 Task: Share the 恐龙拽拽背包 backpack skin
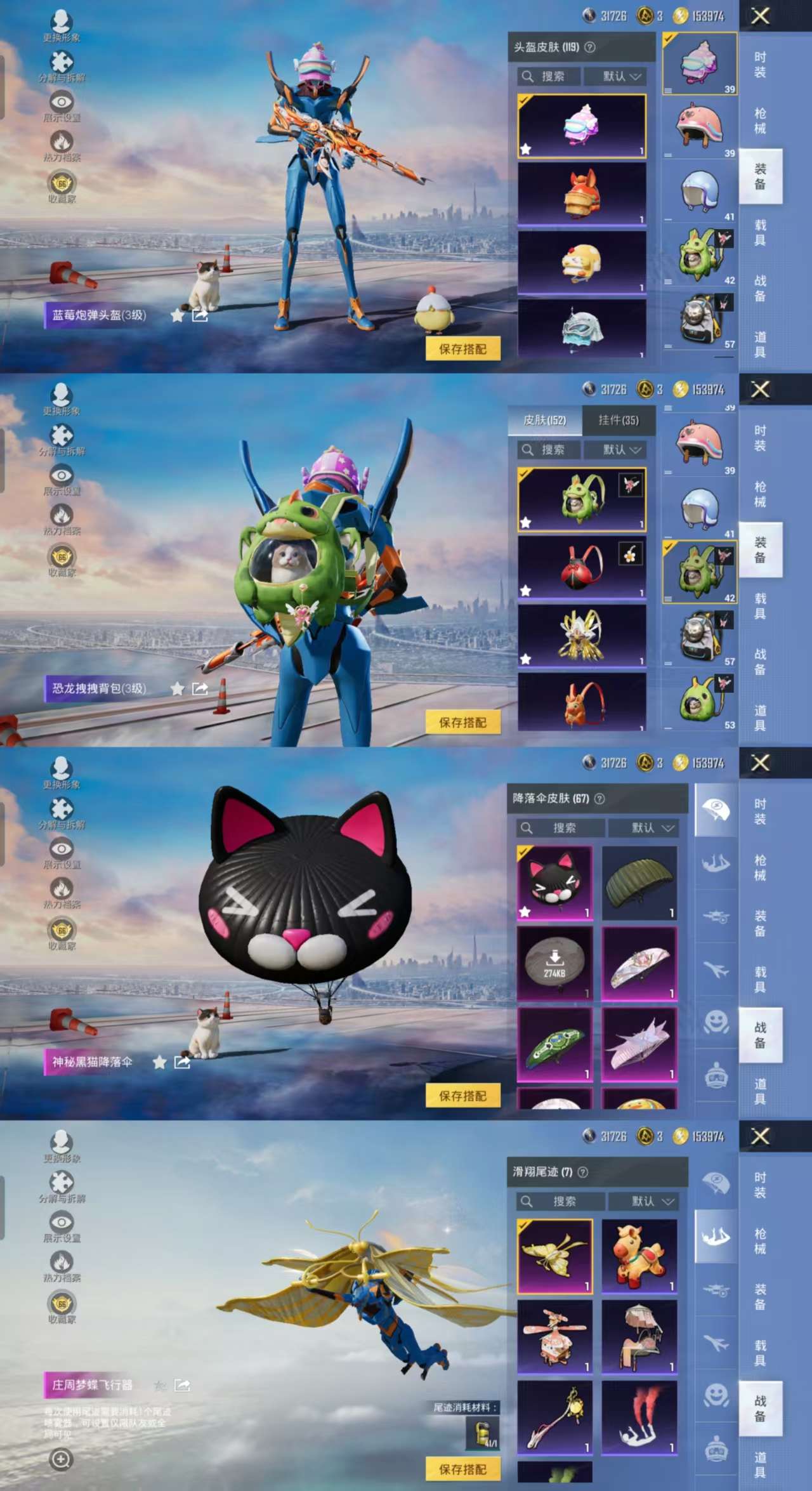pyautogui.click(x=200, y=688)
